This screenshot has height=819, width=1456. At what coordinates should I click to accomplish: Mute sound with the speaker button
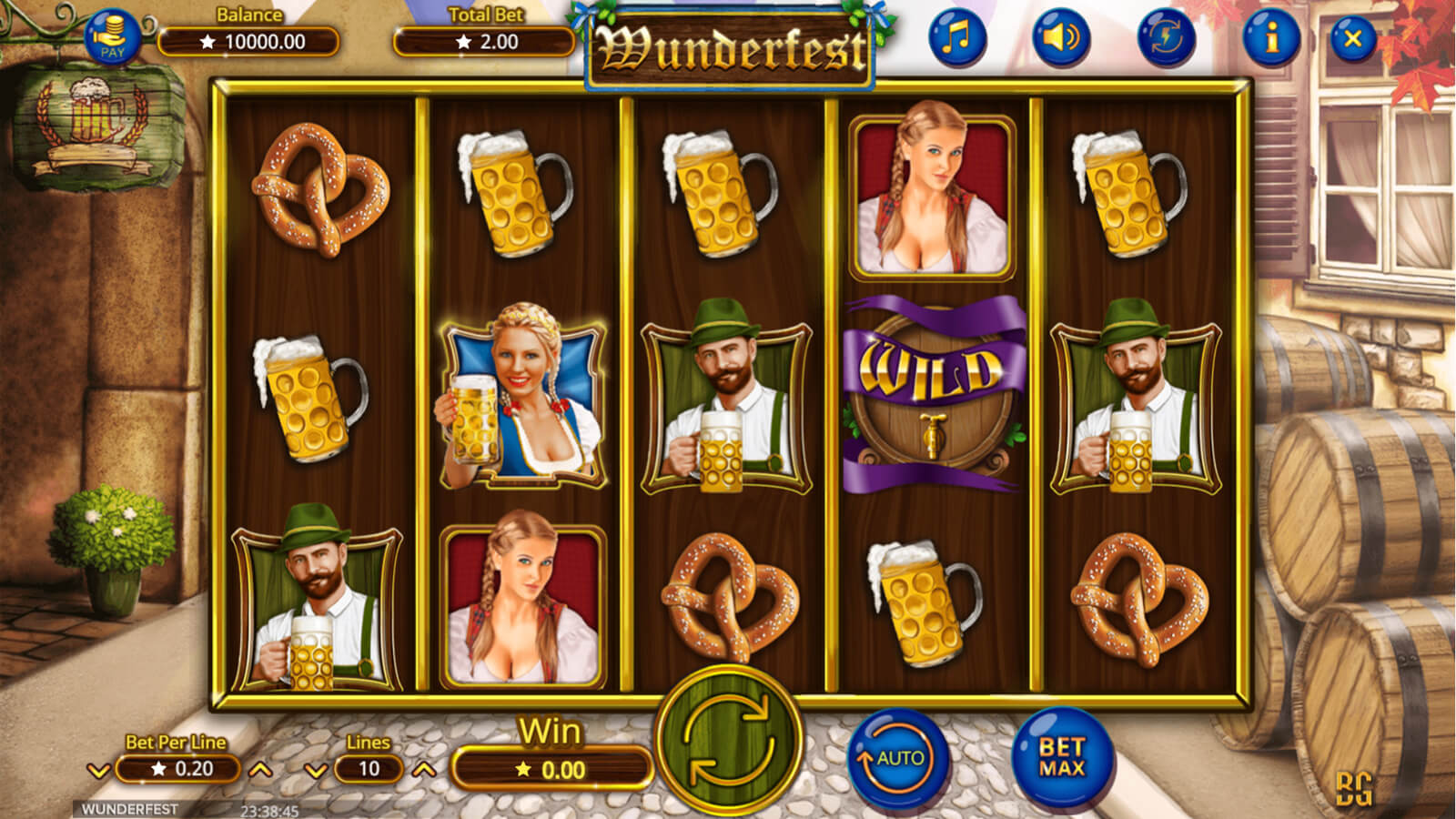[x=1061, y=38]
